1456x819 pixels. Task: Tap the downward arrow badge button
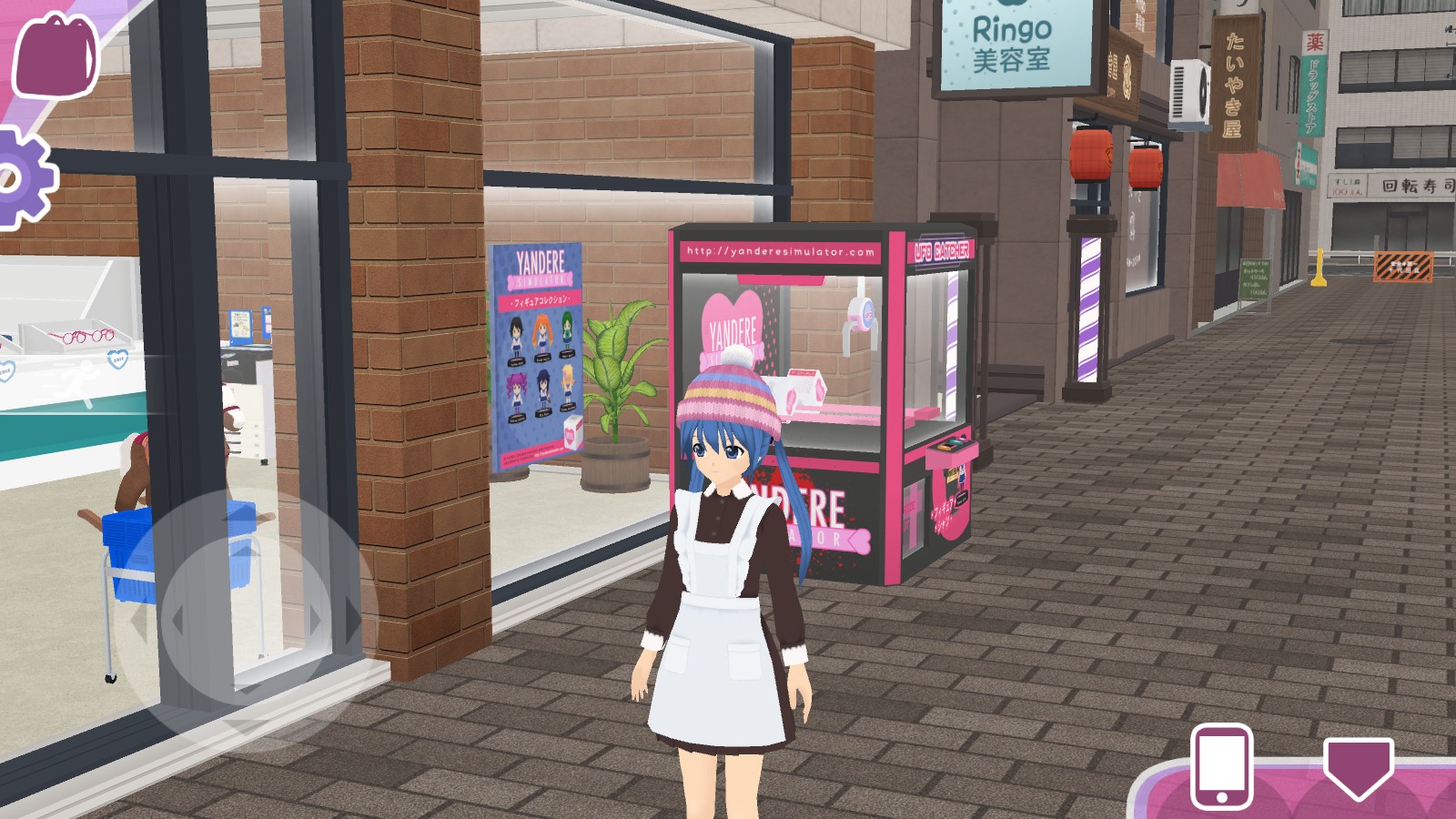[1358, 767]
